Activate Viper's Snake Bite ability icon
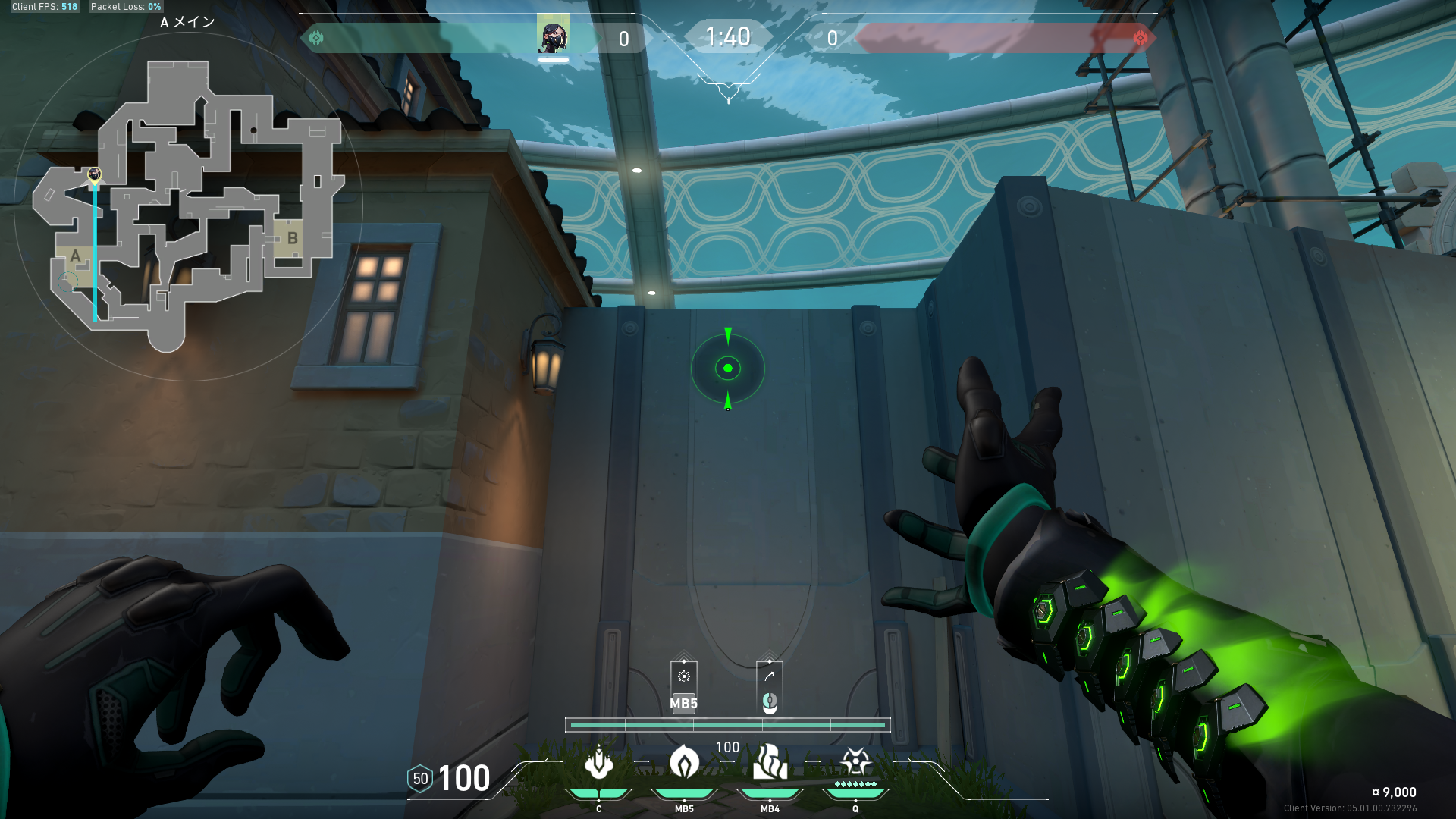Image resolution: width=1456 pixels, height=819 pixels. (x=599, y=762)
